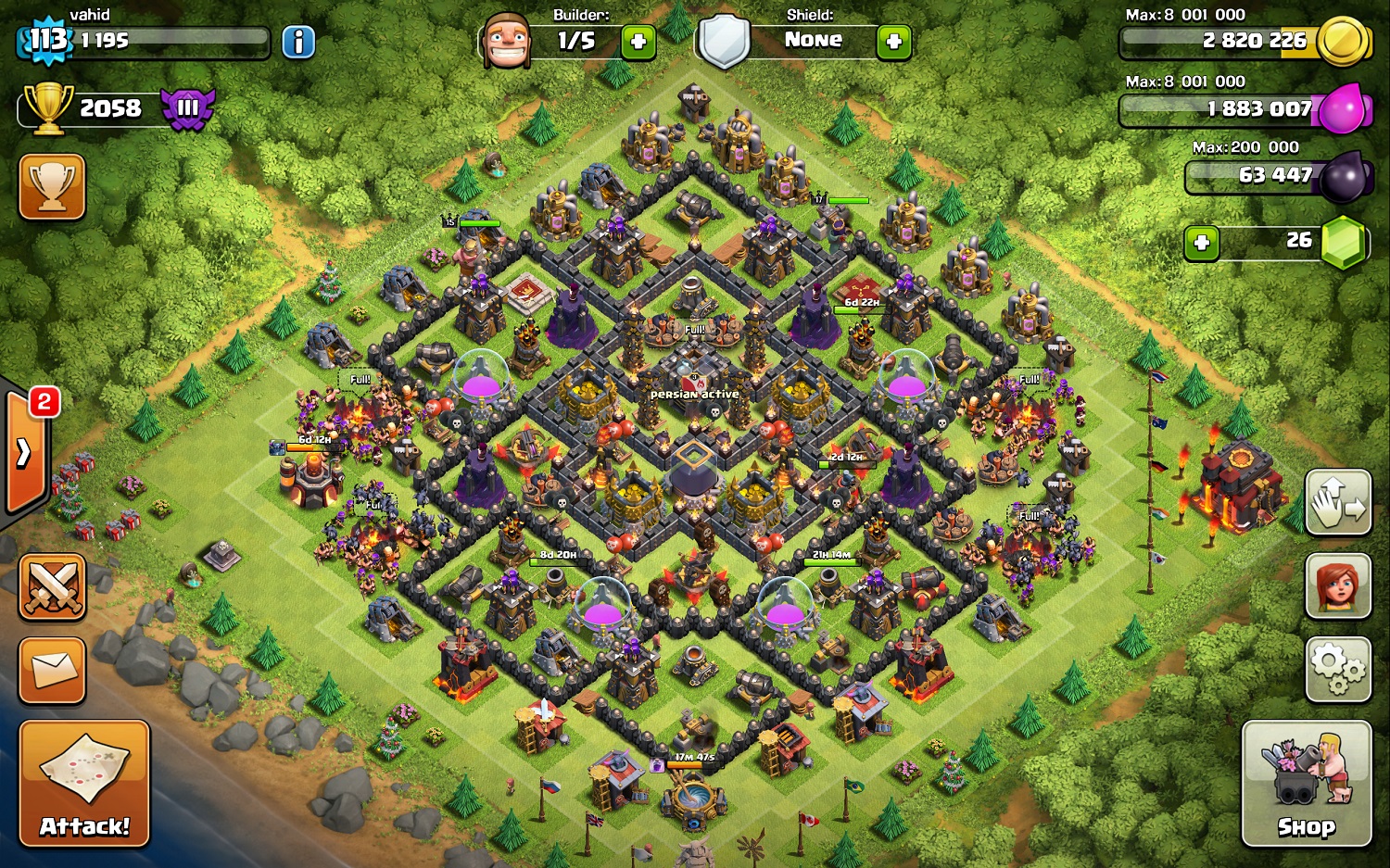Open the achievements trophy icon
The image size is (1390, 868).
(51, 187)
